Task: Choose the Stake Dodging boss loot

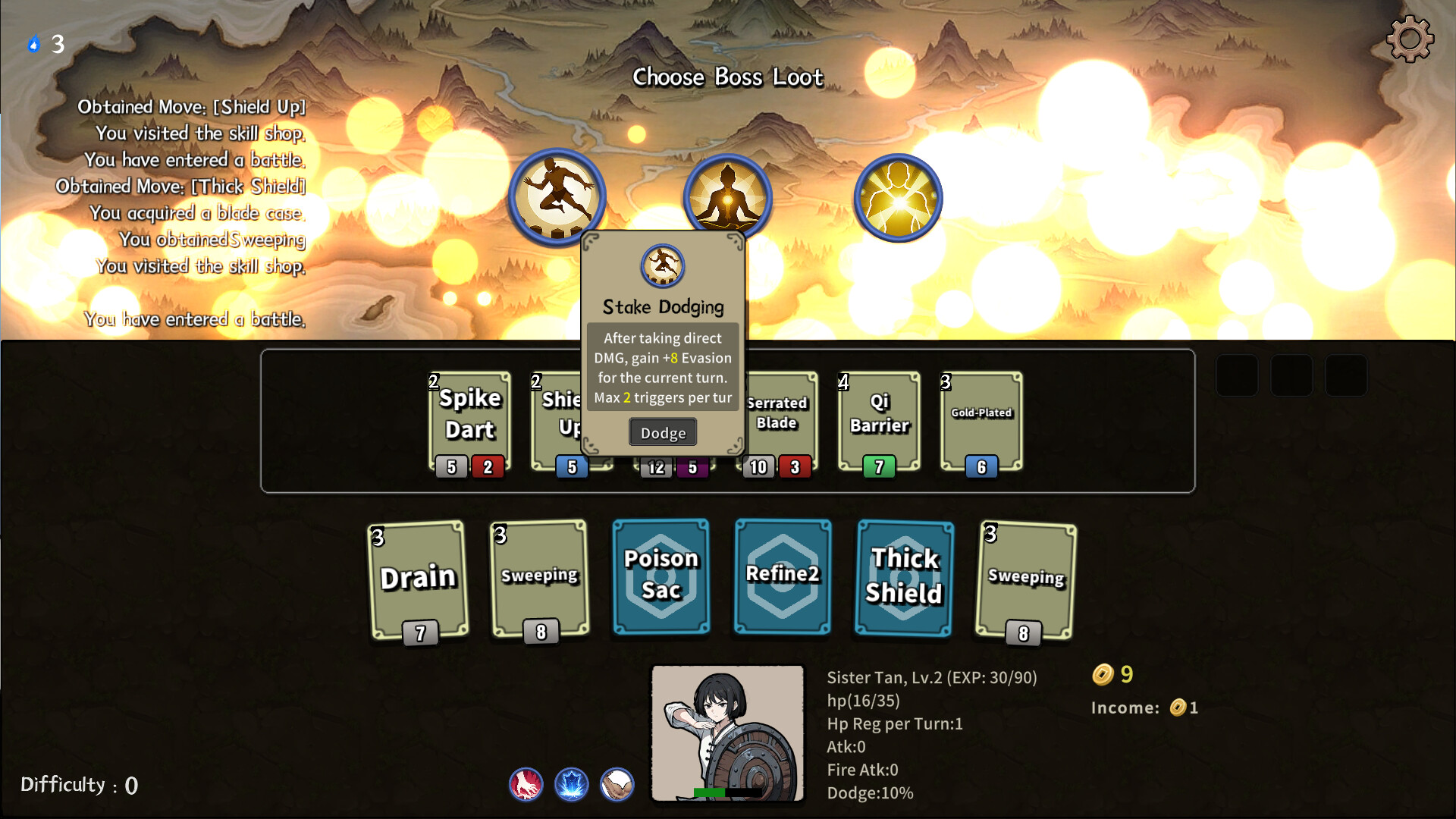Action: (x=557, y=196)
